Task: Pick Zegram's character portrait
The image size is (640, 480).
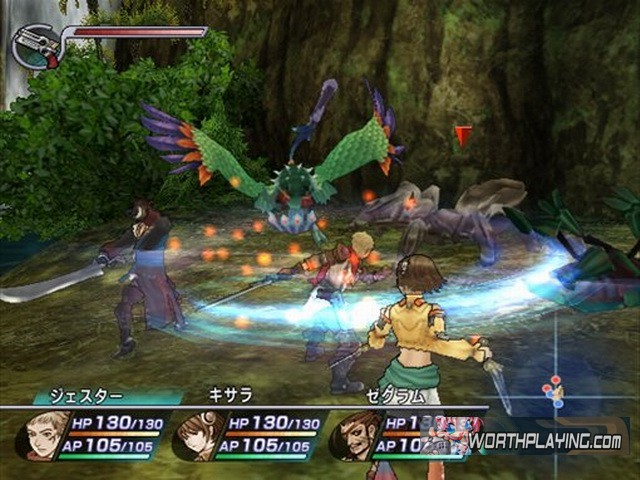Action: [x=355, y=434]
